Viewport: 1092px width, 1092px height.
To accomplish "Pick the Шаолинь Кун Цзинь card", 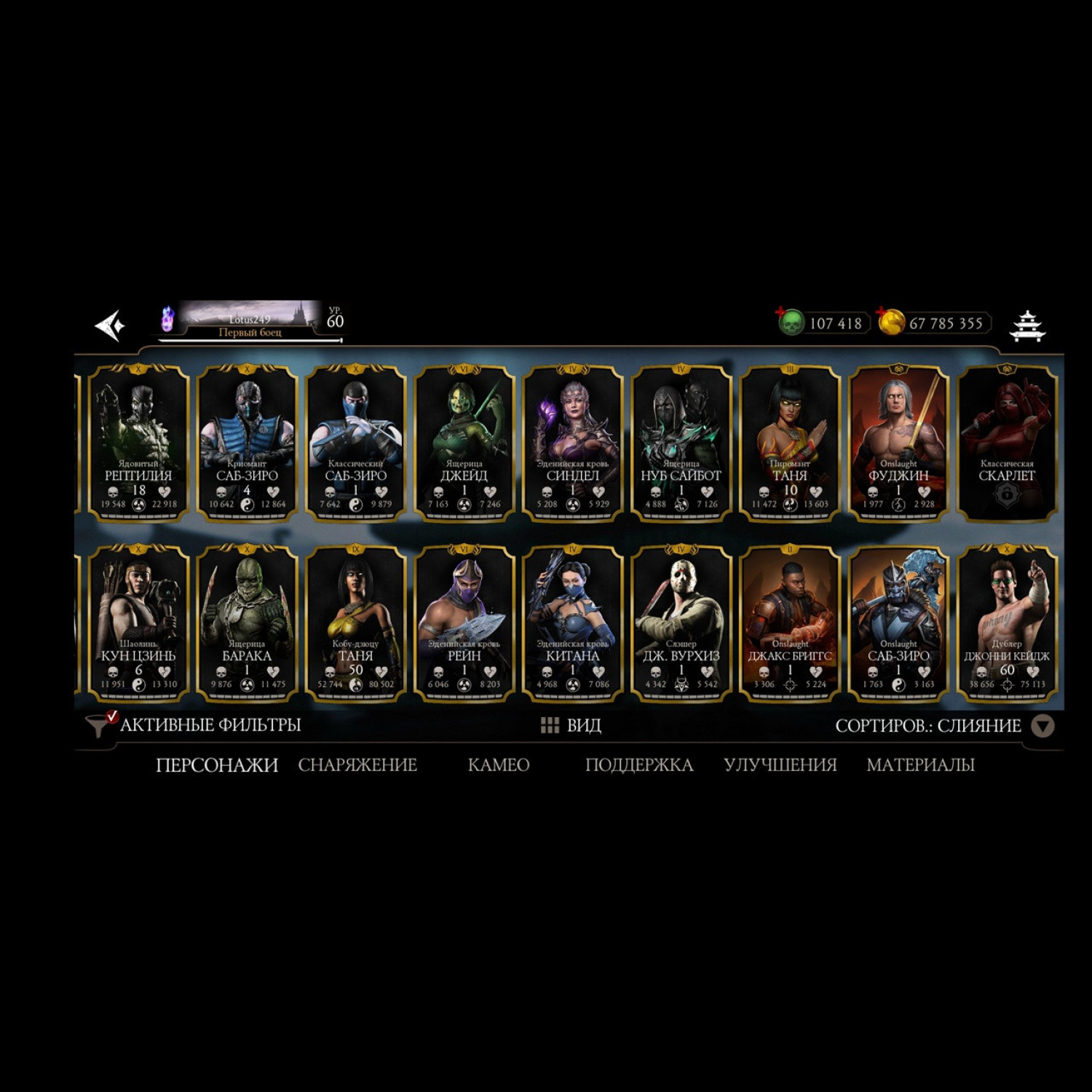I will [138, 623].
